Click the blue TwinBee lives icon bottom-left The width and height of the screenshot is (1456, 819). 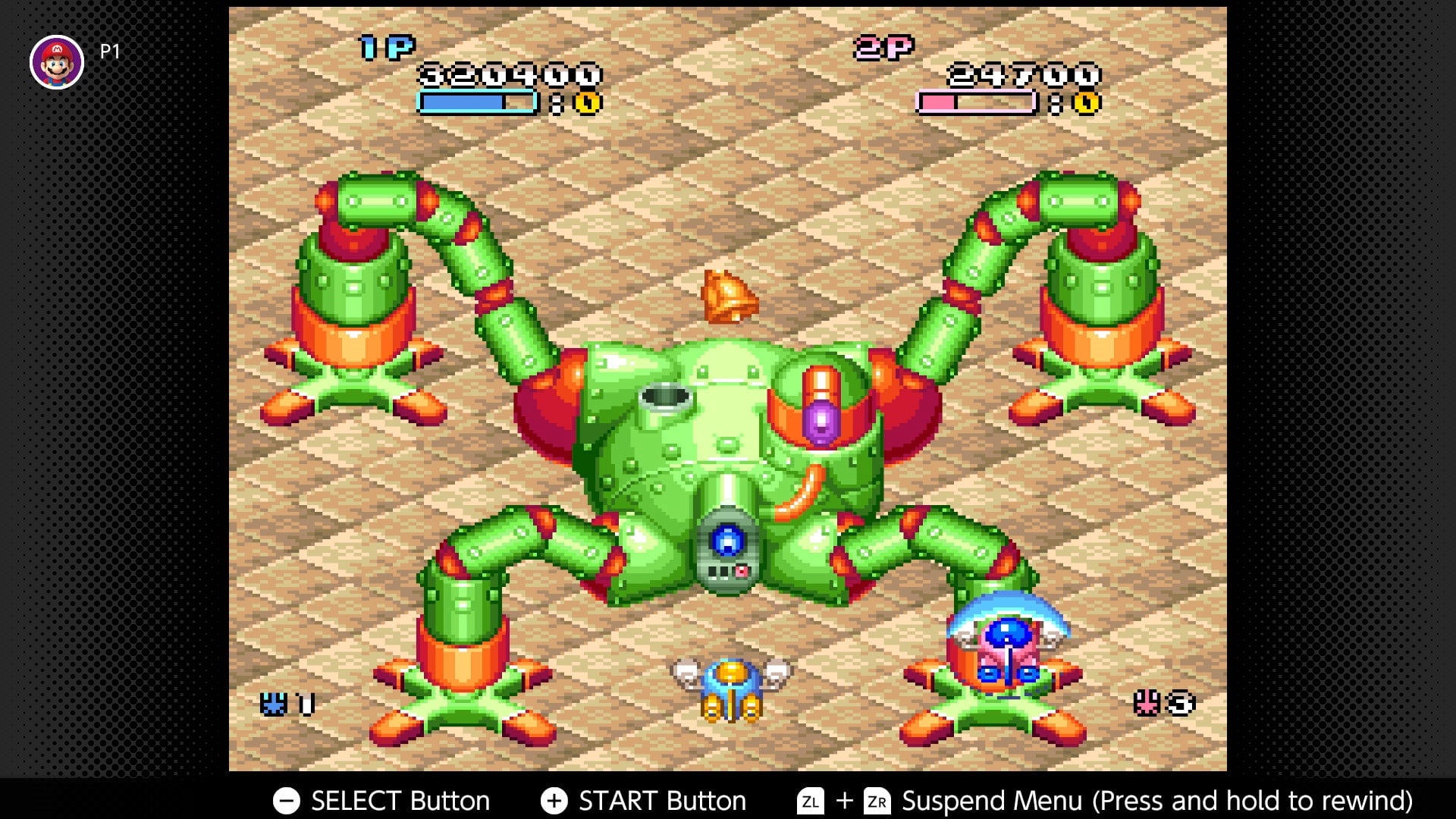click(275, 705)
